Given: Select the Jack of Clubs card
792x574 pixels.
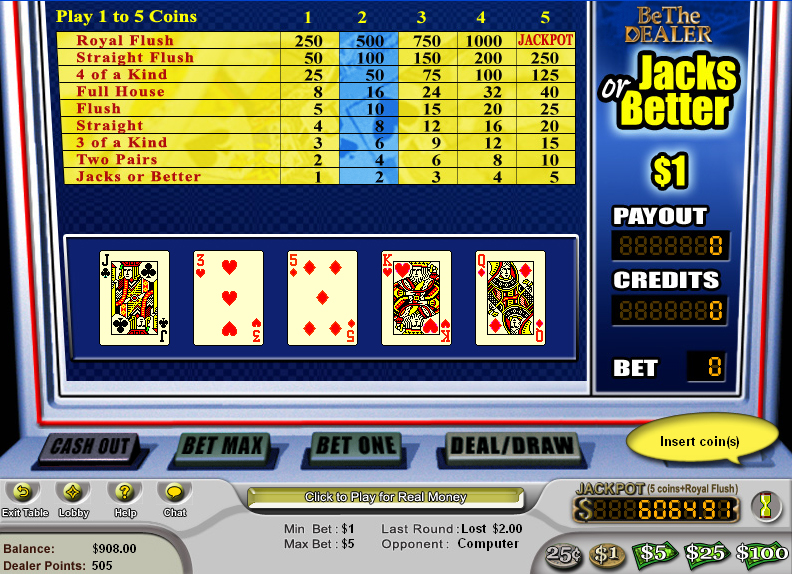Looking at the screenshot, I should point(134,298).
